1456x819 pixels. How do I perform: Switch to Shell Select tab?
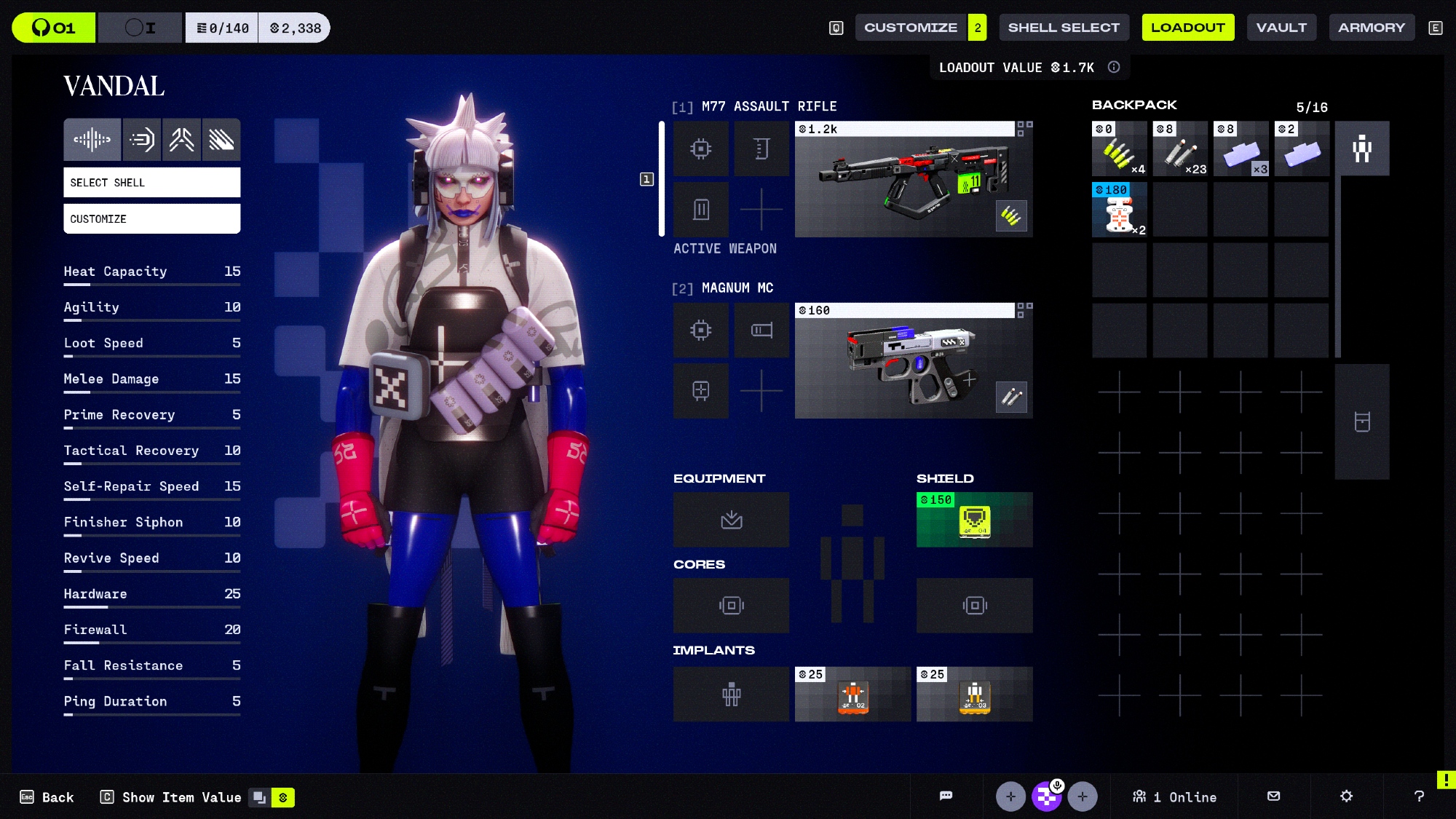click(1064, 28)
